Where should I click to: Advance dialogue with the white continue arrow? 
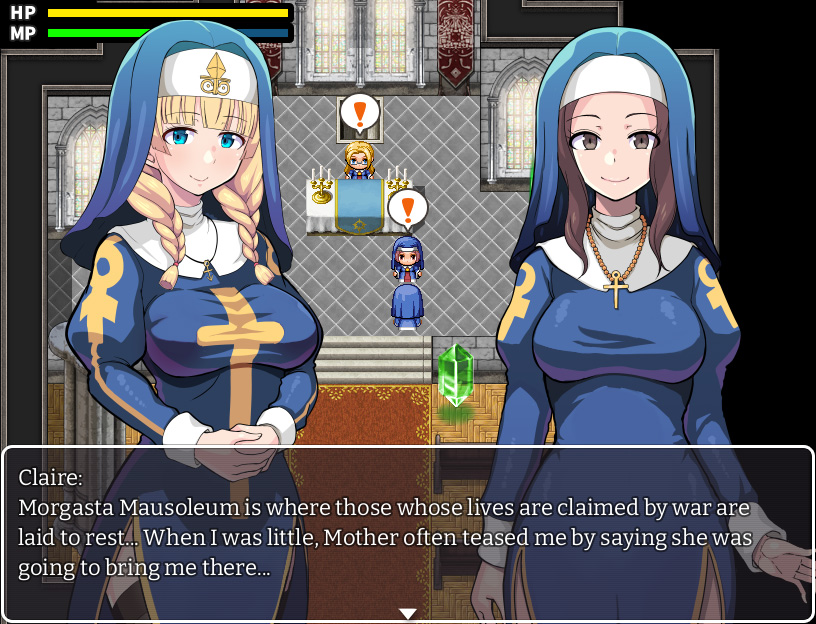click(x=407, y=613)
